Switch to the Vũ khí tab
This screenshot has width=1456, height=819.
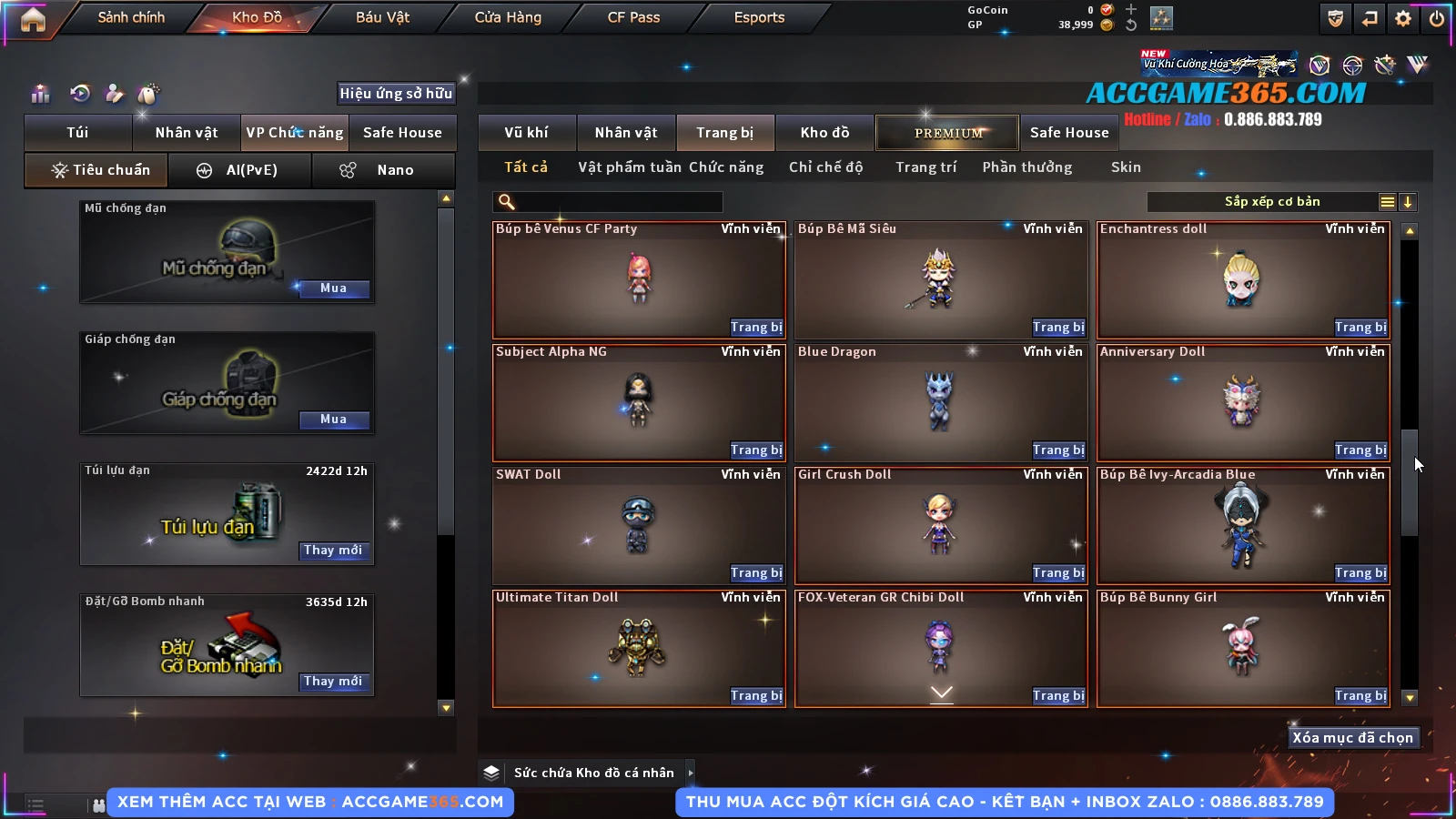526,133
